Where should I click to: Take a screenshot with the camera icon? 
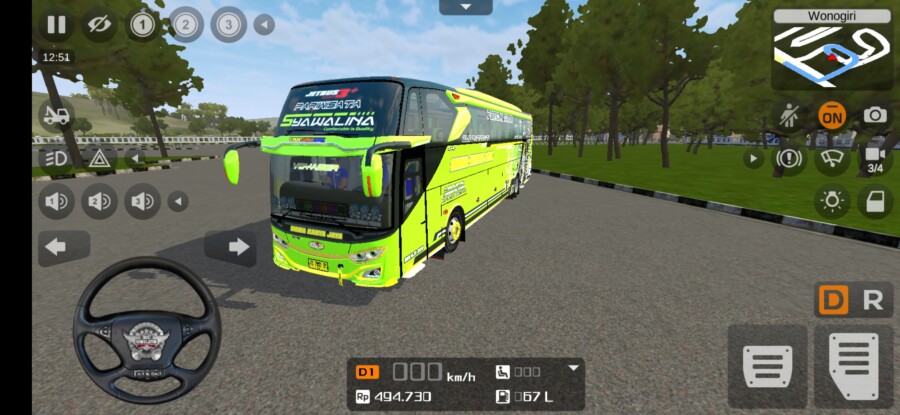[875, 115]
